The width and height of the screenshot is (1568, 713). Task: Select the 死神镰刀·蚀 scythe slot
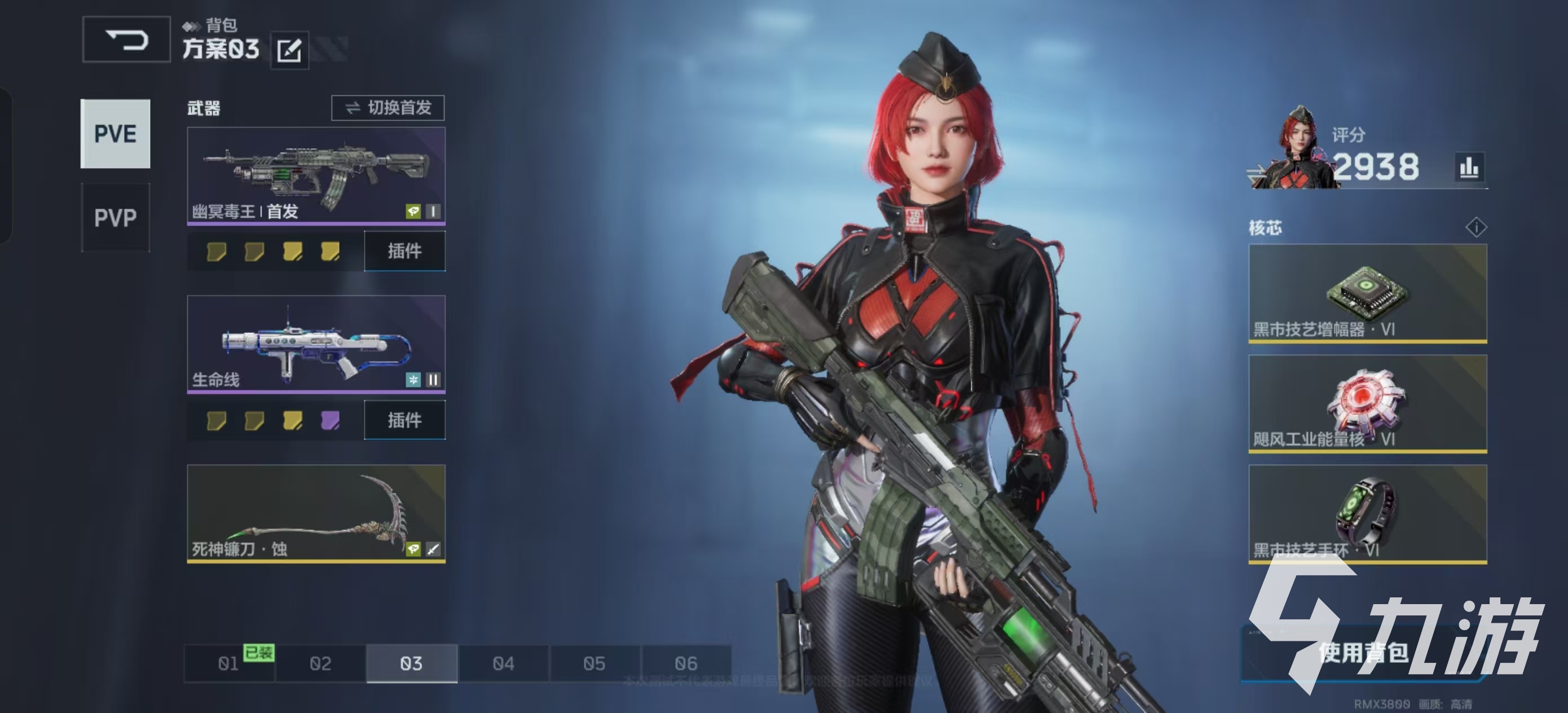tap(316, 513)
